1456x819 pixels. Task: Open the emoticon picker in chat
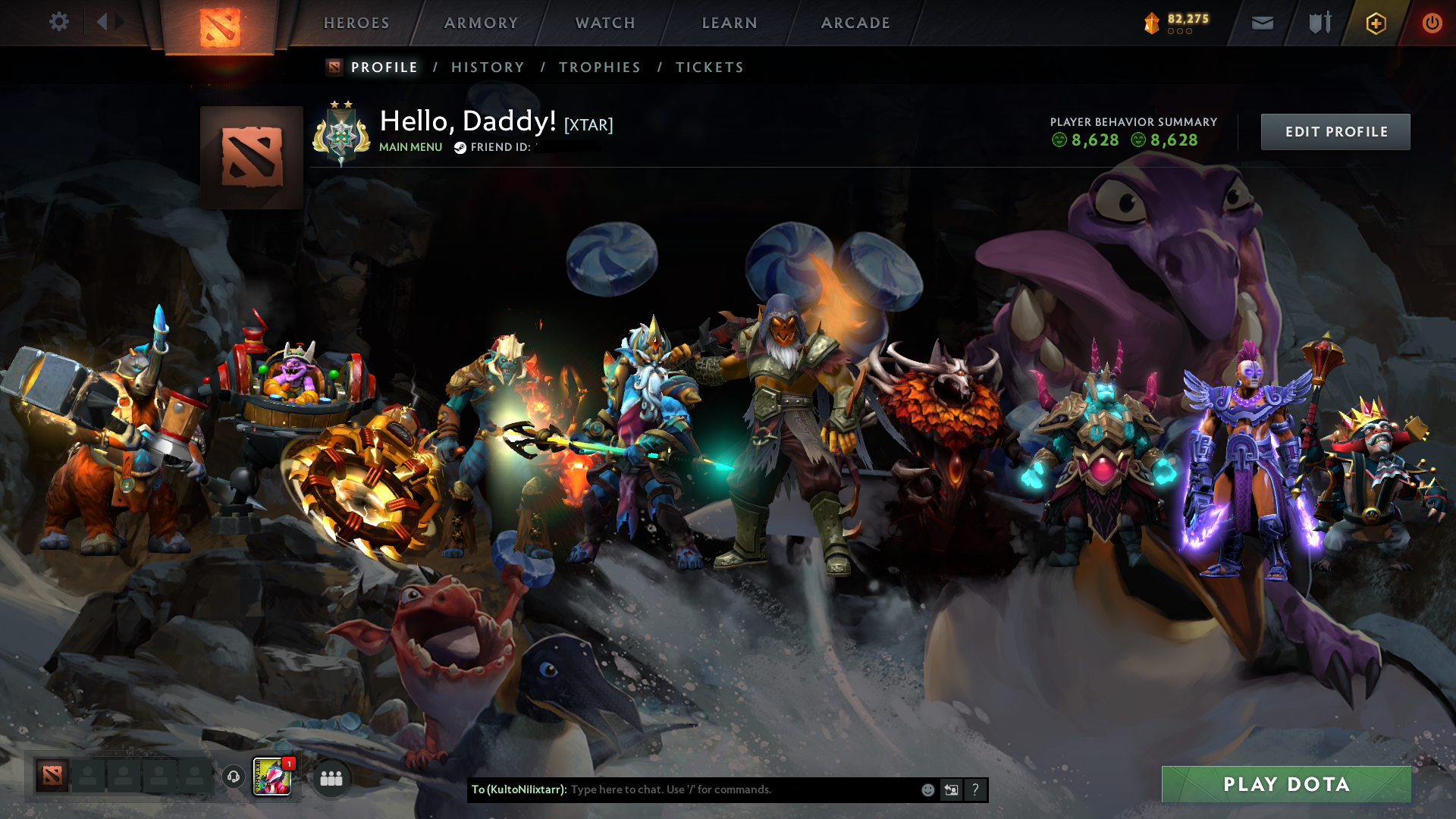(927, 789)
